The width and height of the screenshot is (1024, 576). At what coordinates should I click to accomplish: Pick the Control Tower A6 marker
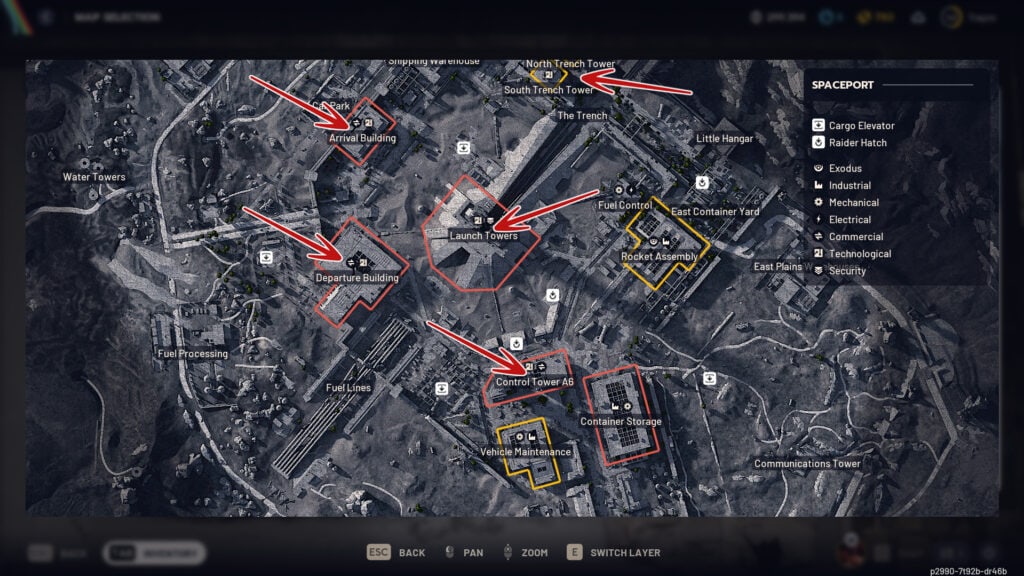(534, 381)
